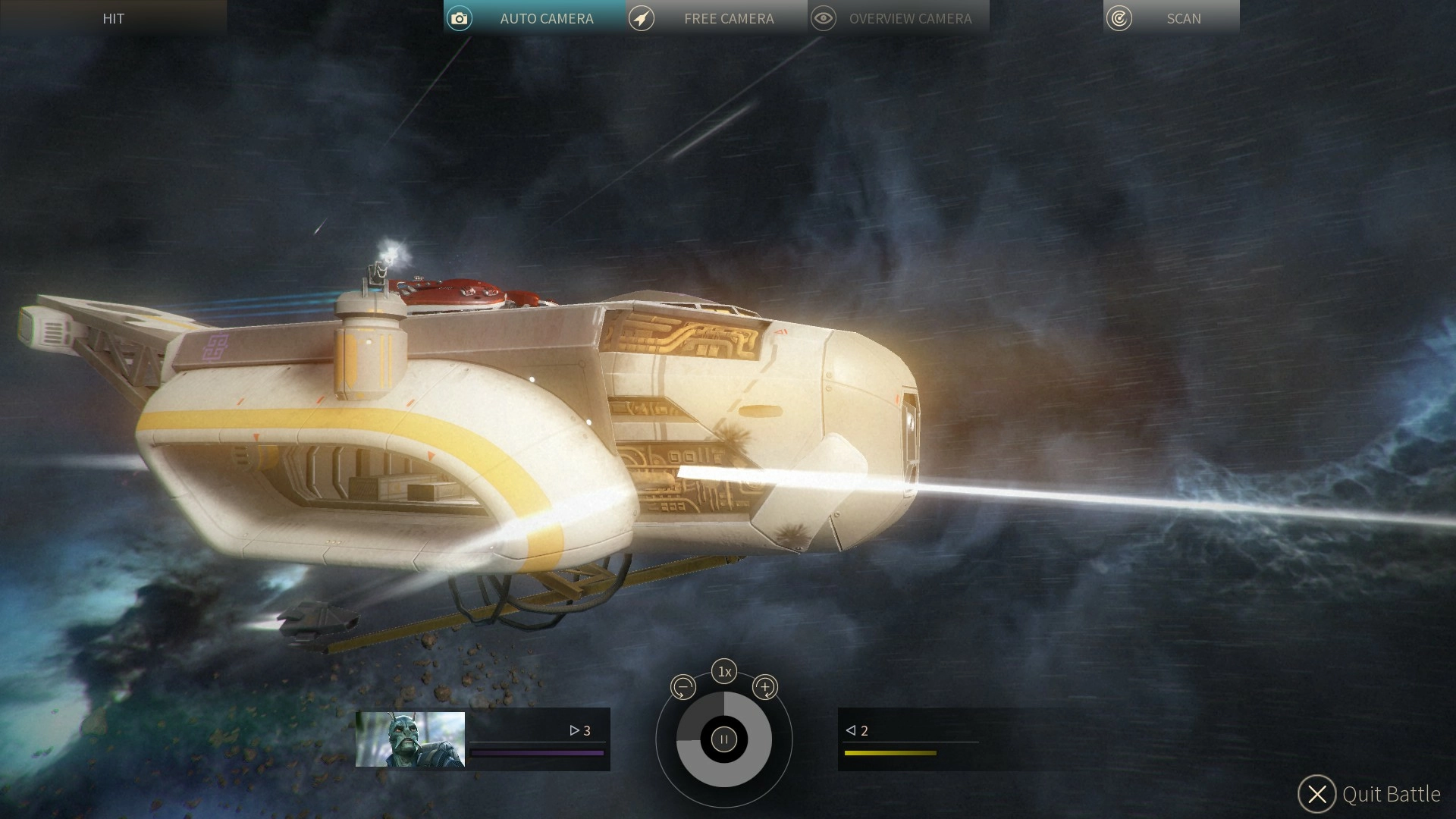Viewport: 1456px width, 819px height.
Task: Decrease battle speed with minus button
Action: 683,688
